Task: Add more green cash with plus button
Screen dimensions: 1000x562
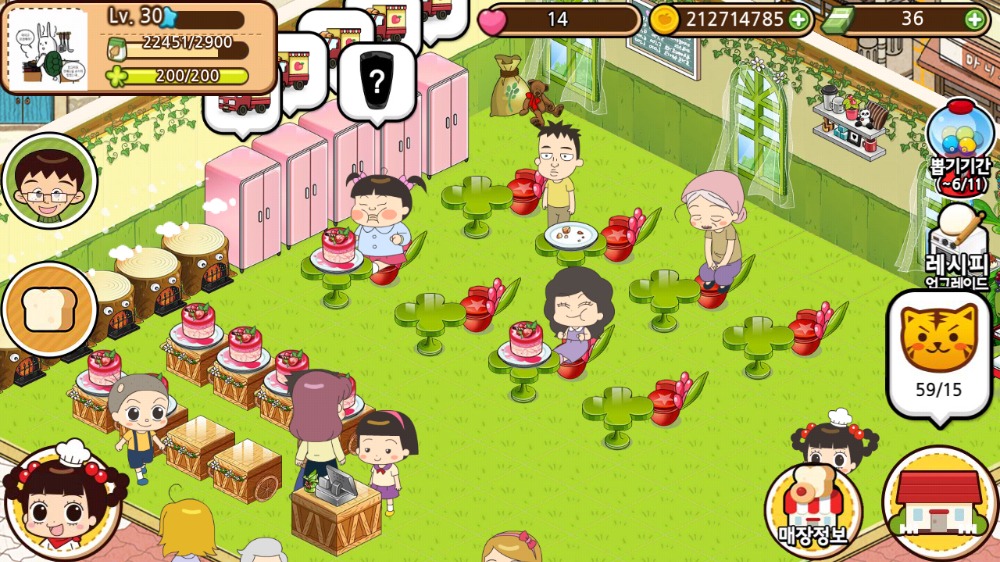Action: (x=974, y=19)
